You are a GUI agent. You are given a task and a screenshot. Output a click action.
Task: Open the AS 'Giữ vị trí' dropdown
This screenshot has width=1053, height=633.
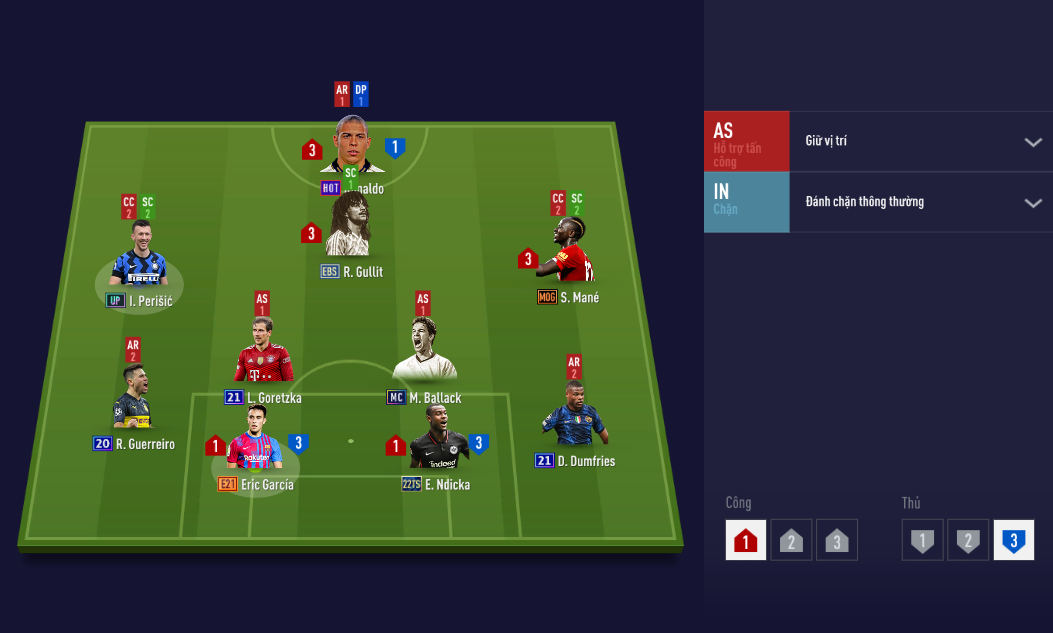[x=920, y=141]
